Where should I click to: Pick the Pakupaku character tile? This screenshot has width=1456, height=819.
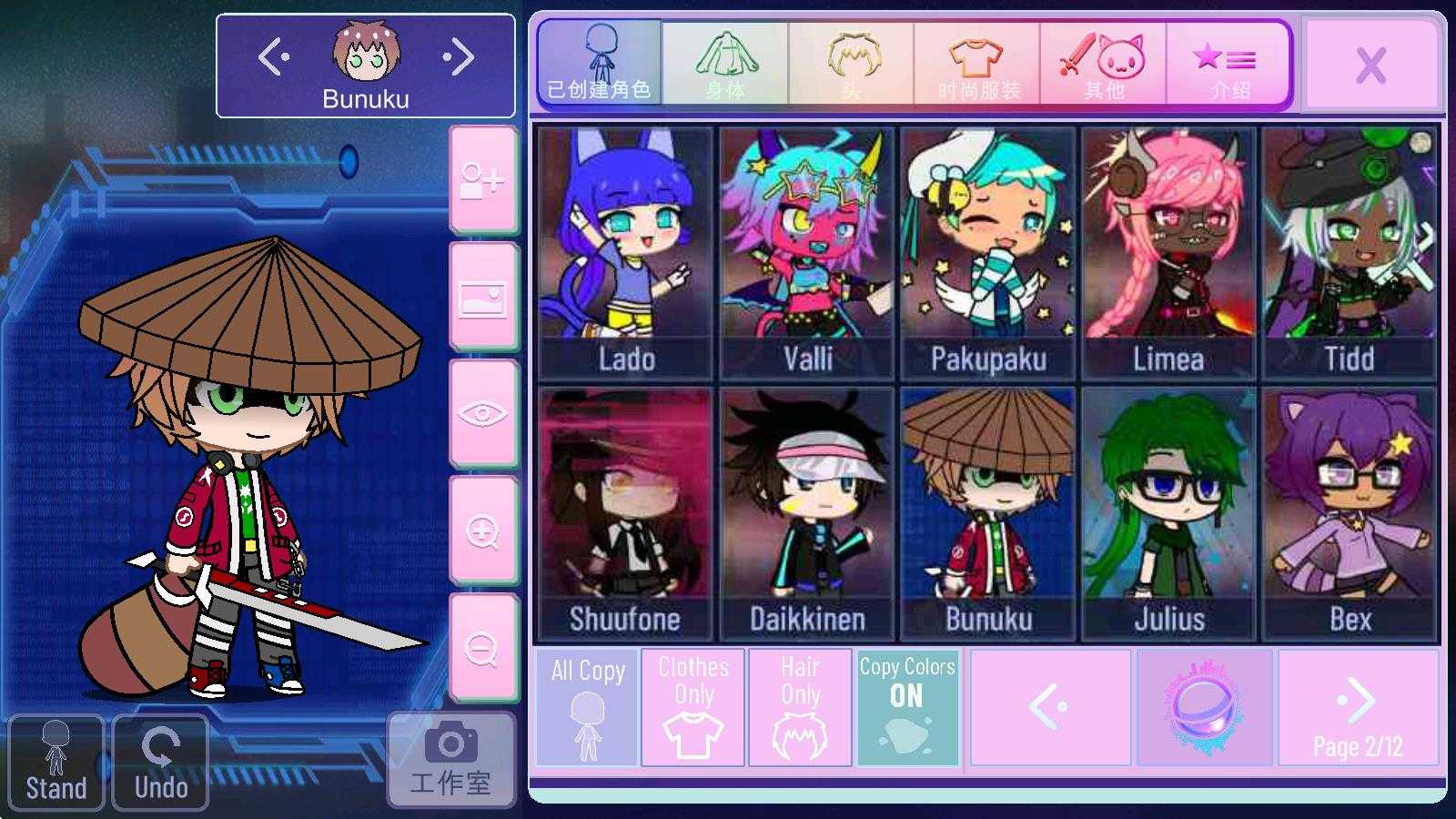click(987, 253)
